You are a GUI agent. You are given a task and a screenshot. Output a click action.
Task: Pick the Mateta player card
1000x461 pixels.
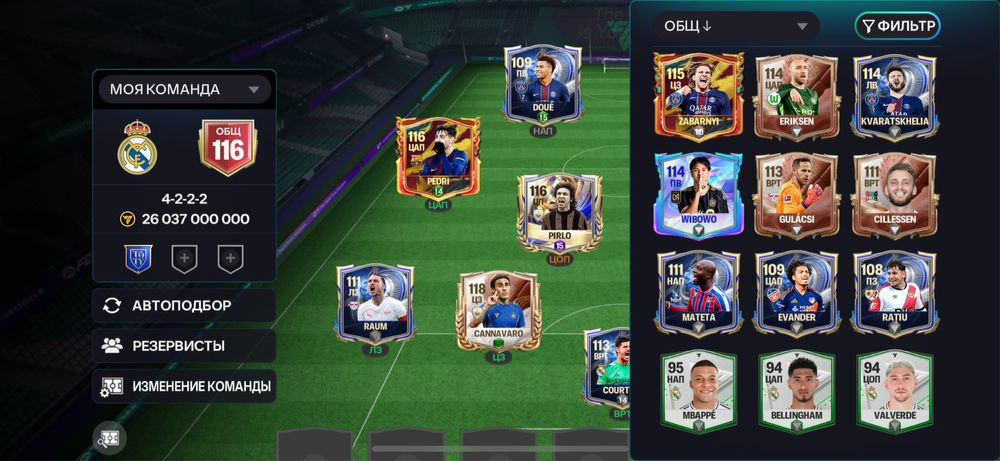pyautogui.click(x=700, y=290)
